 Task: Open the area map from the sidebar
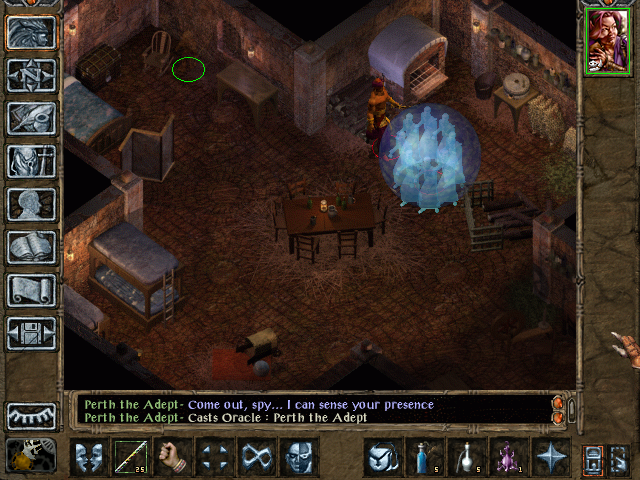pos(31,75)
